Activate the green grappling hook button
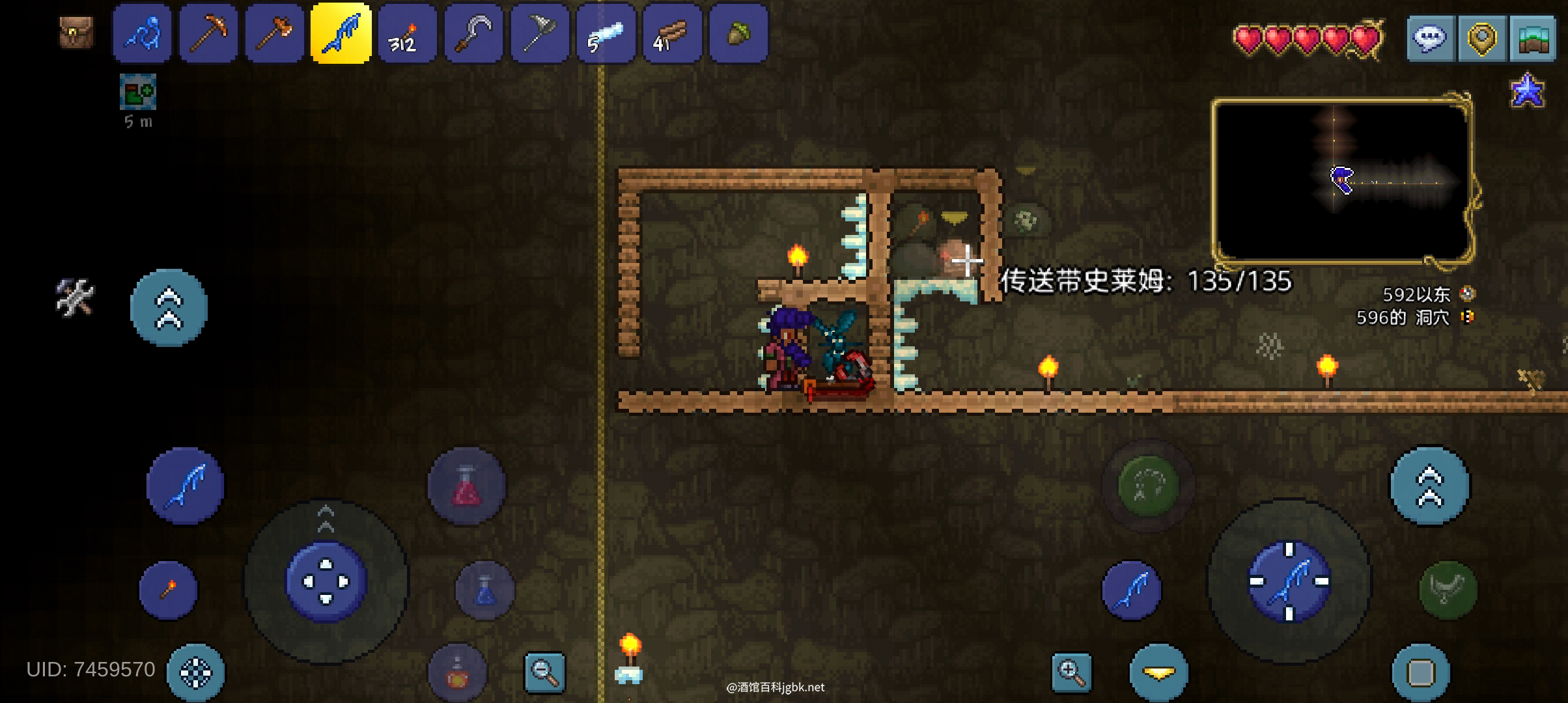Image resolution: width=1568 pixels, height=703 pixels. pyautogui.click(x=1148, y=486)
